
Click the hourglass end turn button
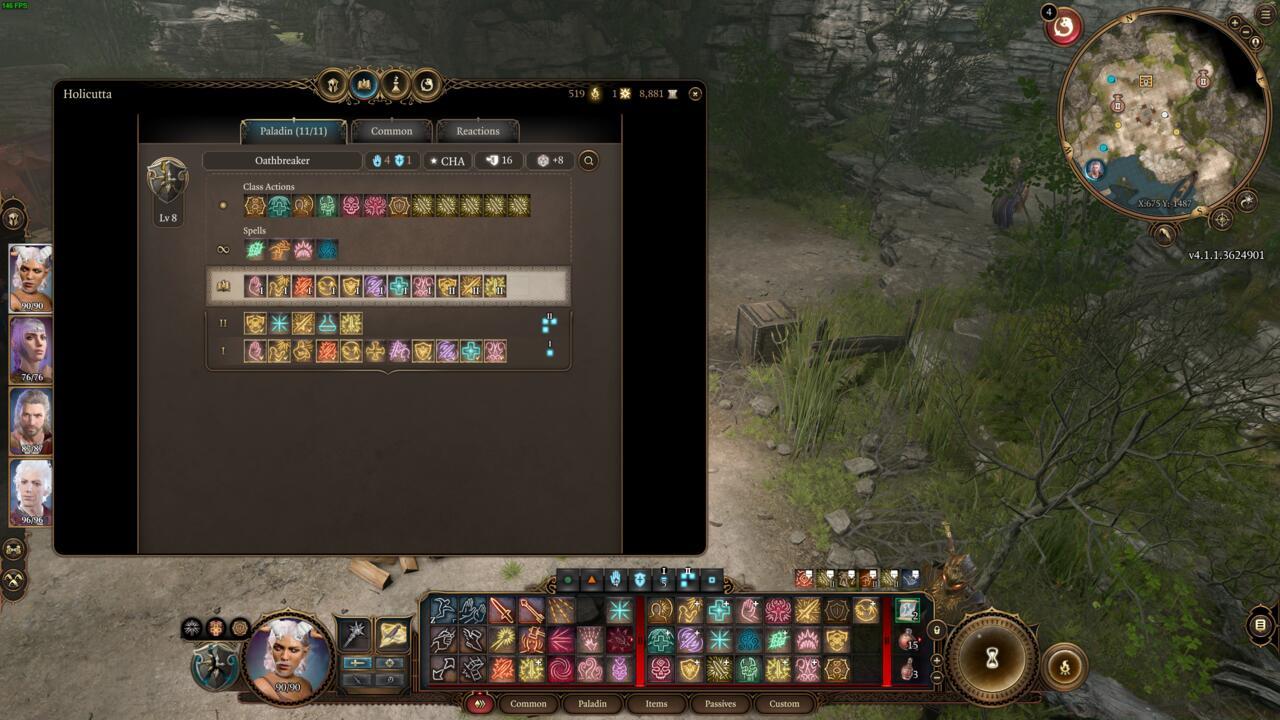(992, 657)
